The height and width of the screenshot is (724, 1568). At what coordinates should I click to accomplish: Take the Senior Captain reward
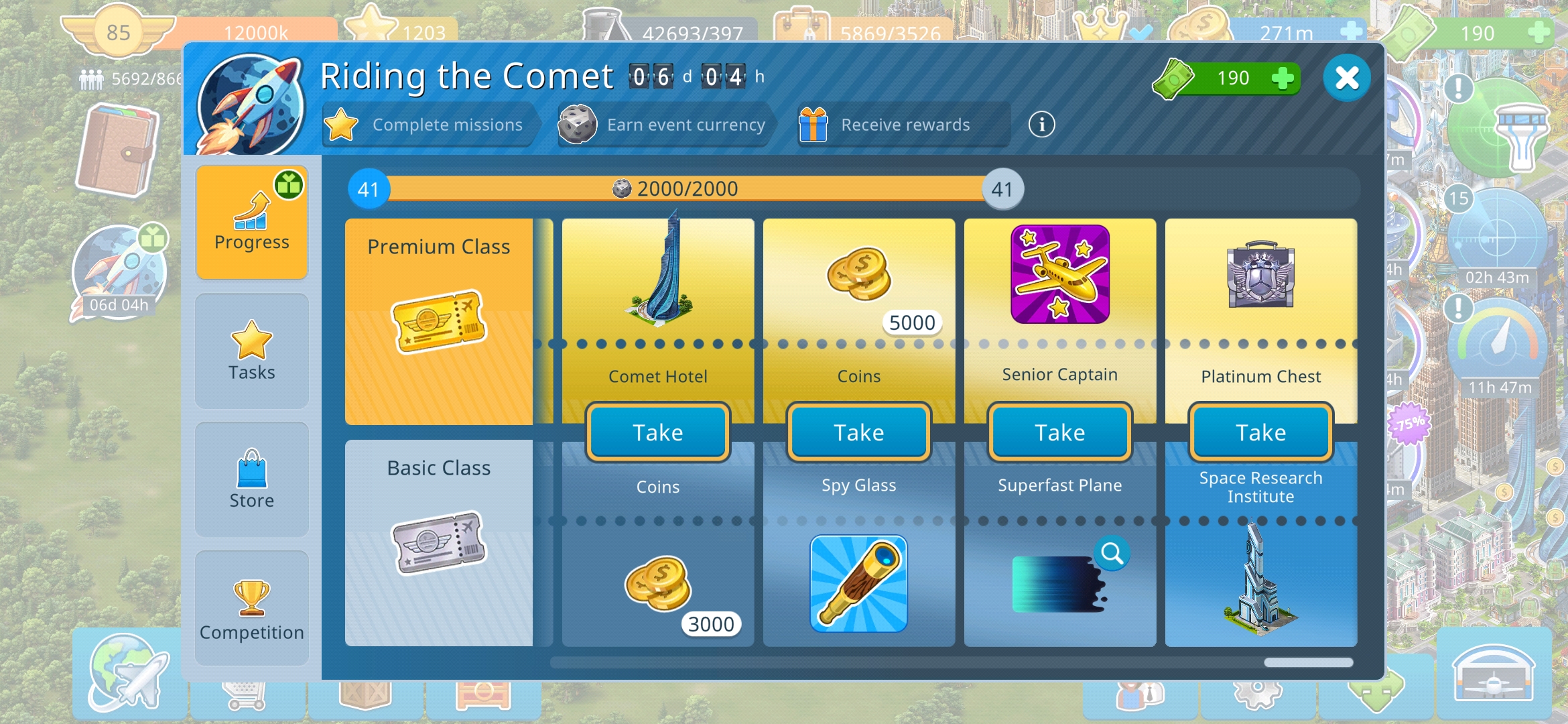click(x=1060, y=432)
